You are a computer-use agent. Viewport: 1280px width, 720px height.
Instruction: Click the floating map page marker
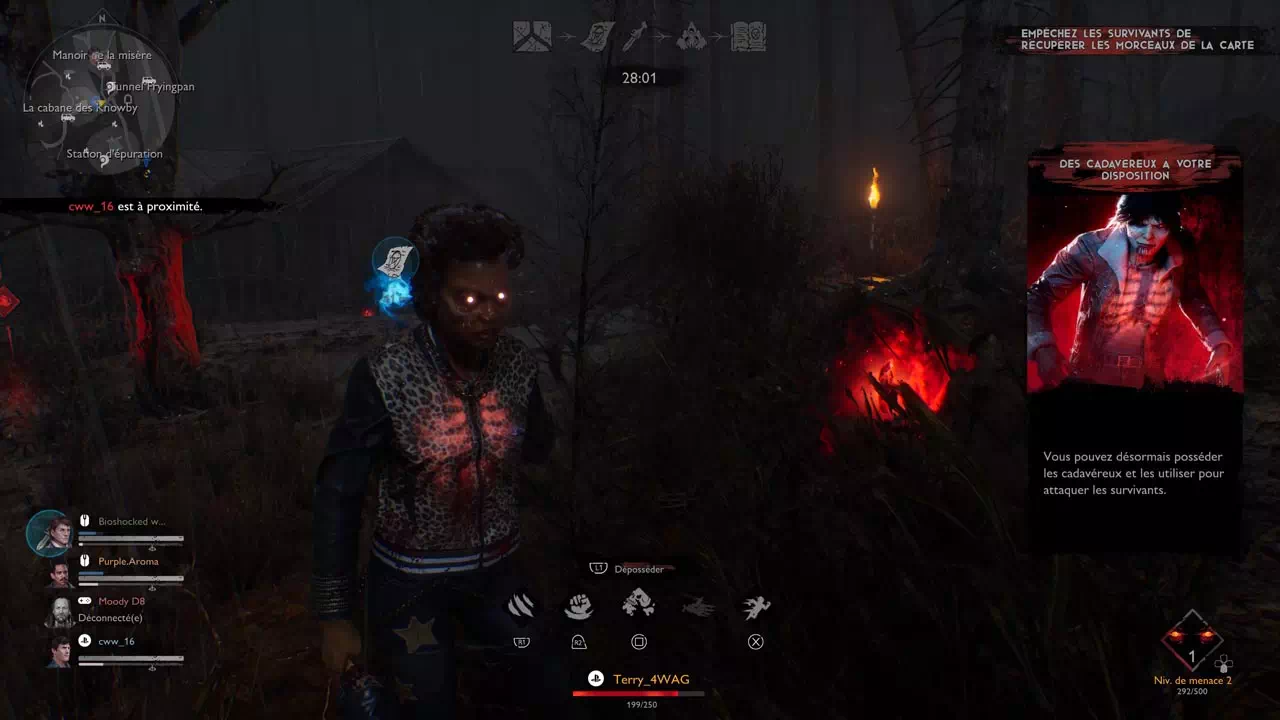pyautogui.click(x=395, y=260)
